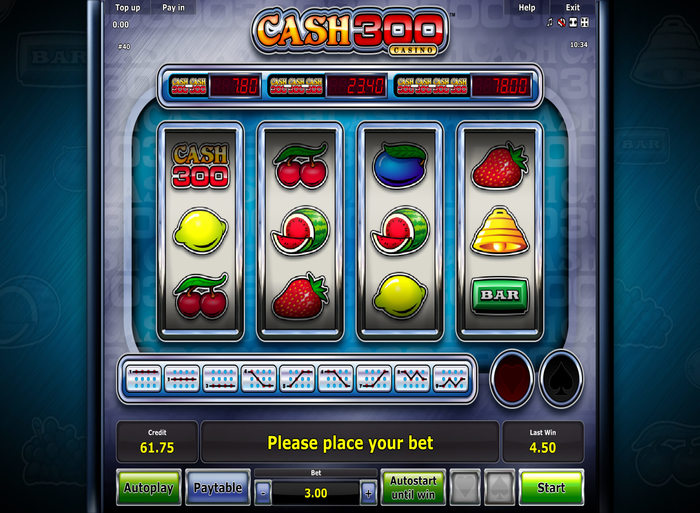Enable Autoplay mode
Screen dimensions: 700x513
click(149, 488)
